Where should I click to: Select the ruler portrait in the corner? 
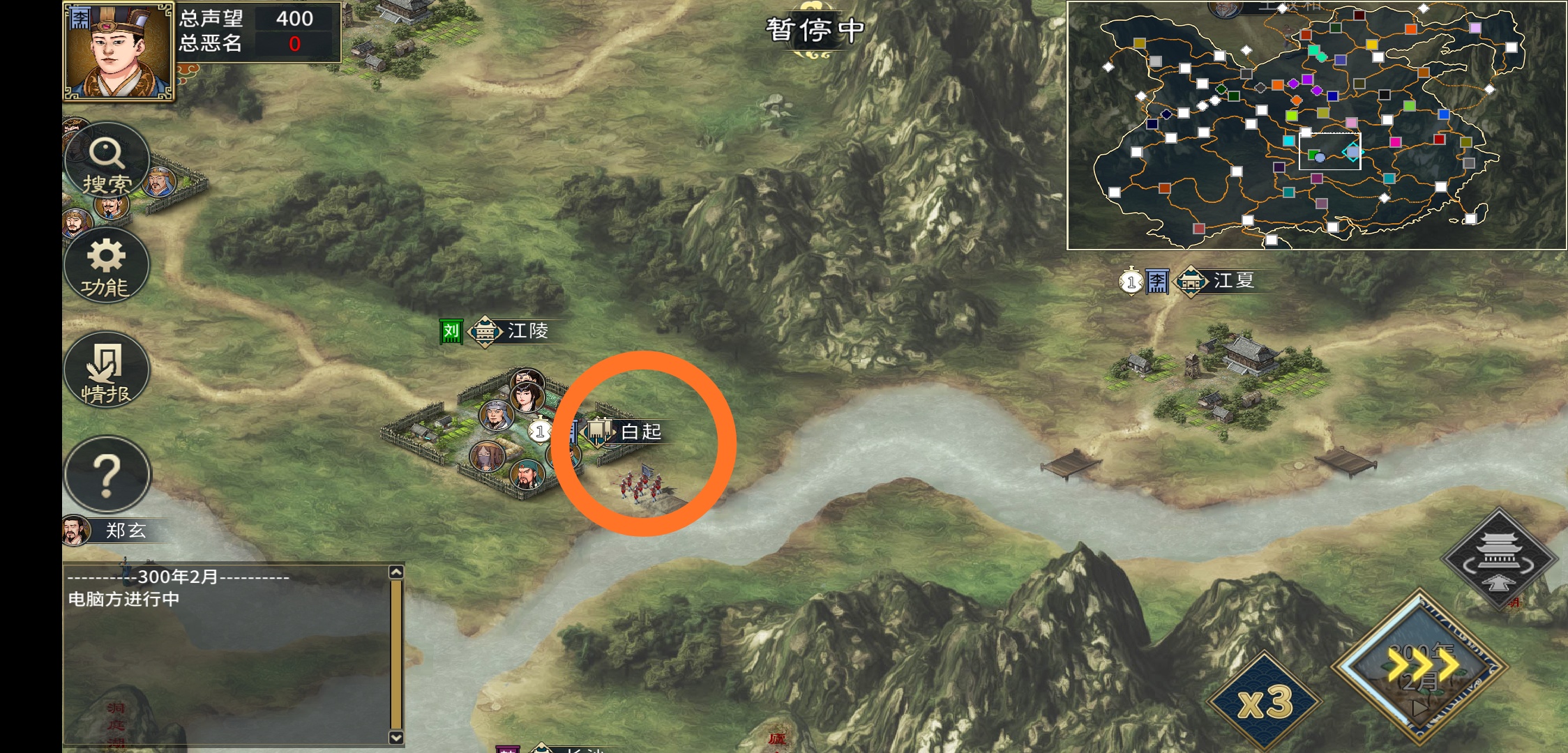pyautogui.click(x=117, y=51)
